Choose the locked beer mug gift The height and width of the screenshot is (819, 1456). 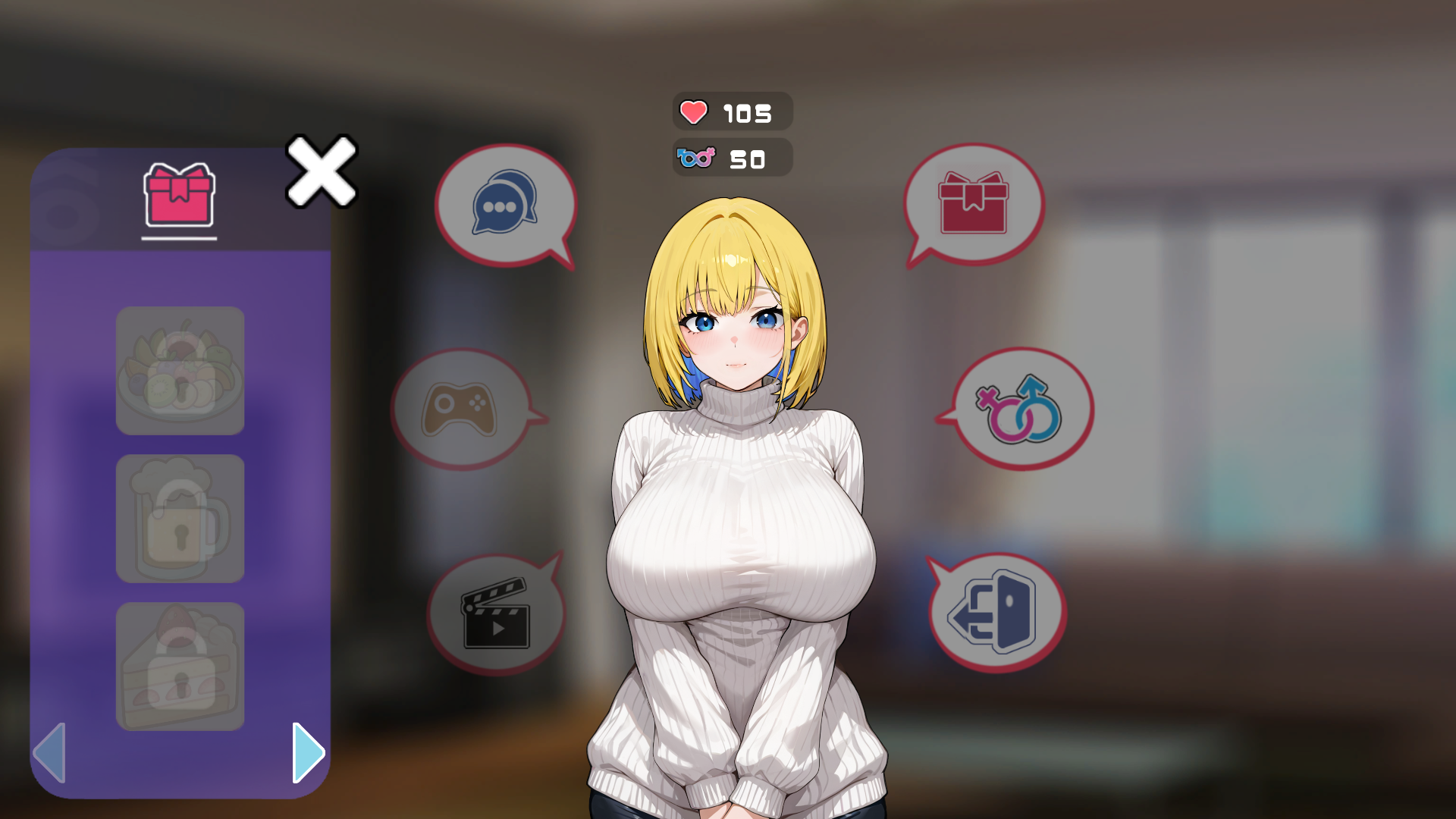click(180, 519)
